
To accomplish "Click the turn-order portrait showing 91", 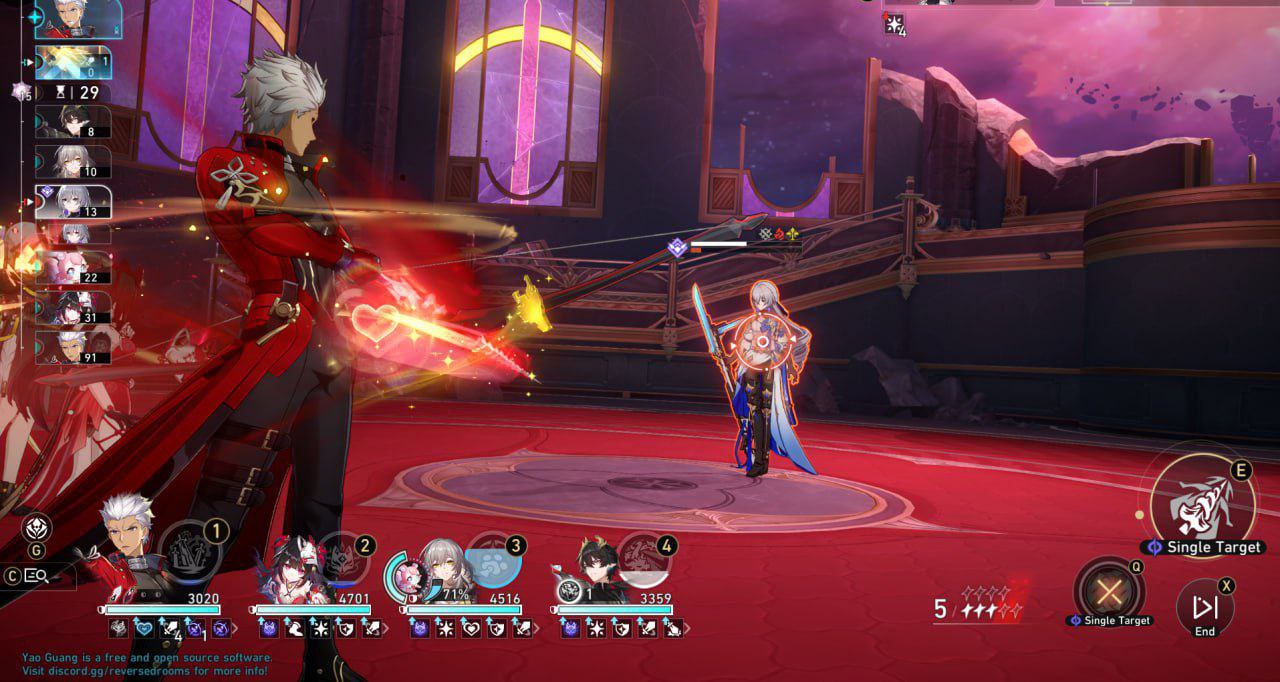I will coord(73,347).
